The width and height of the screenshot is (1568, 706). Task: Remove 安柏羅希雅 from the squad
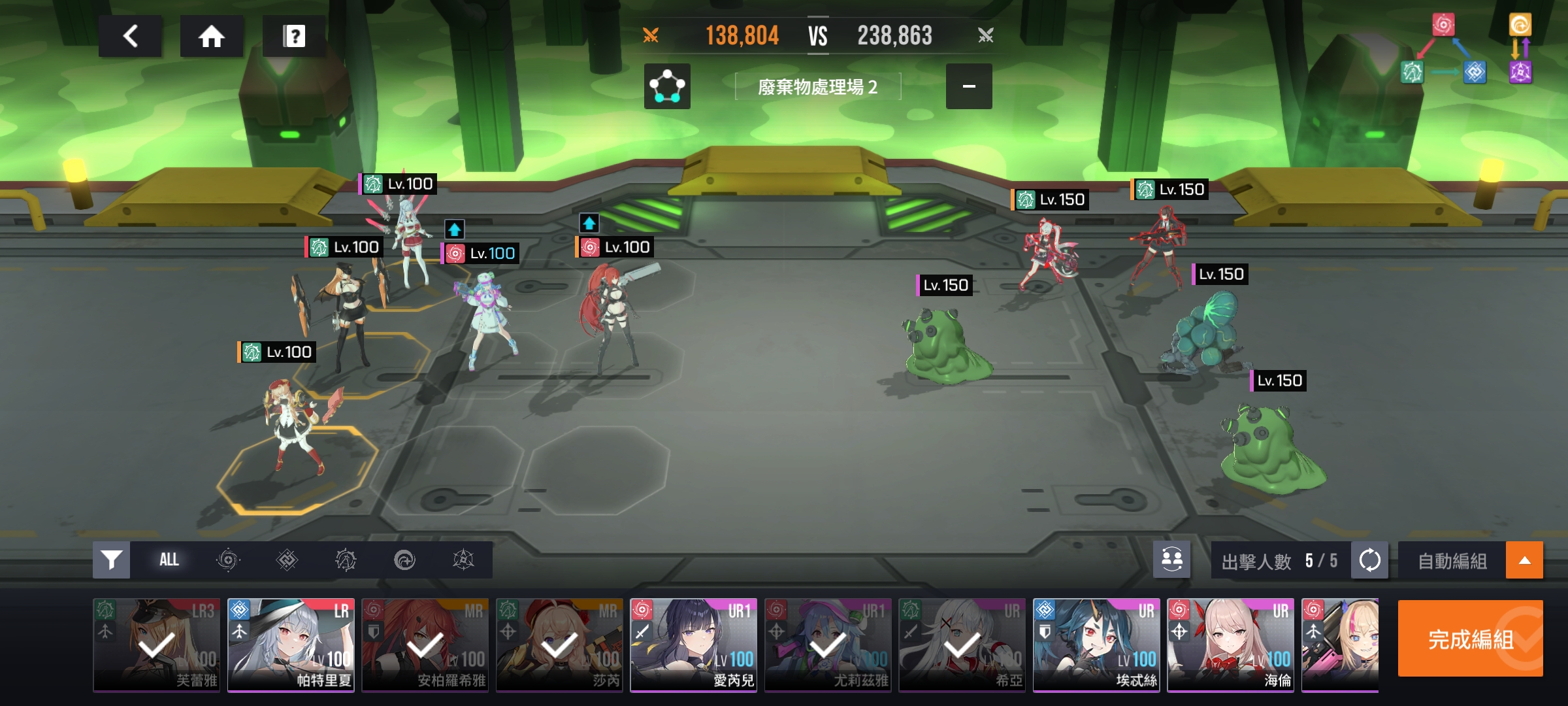425,645
